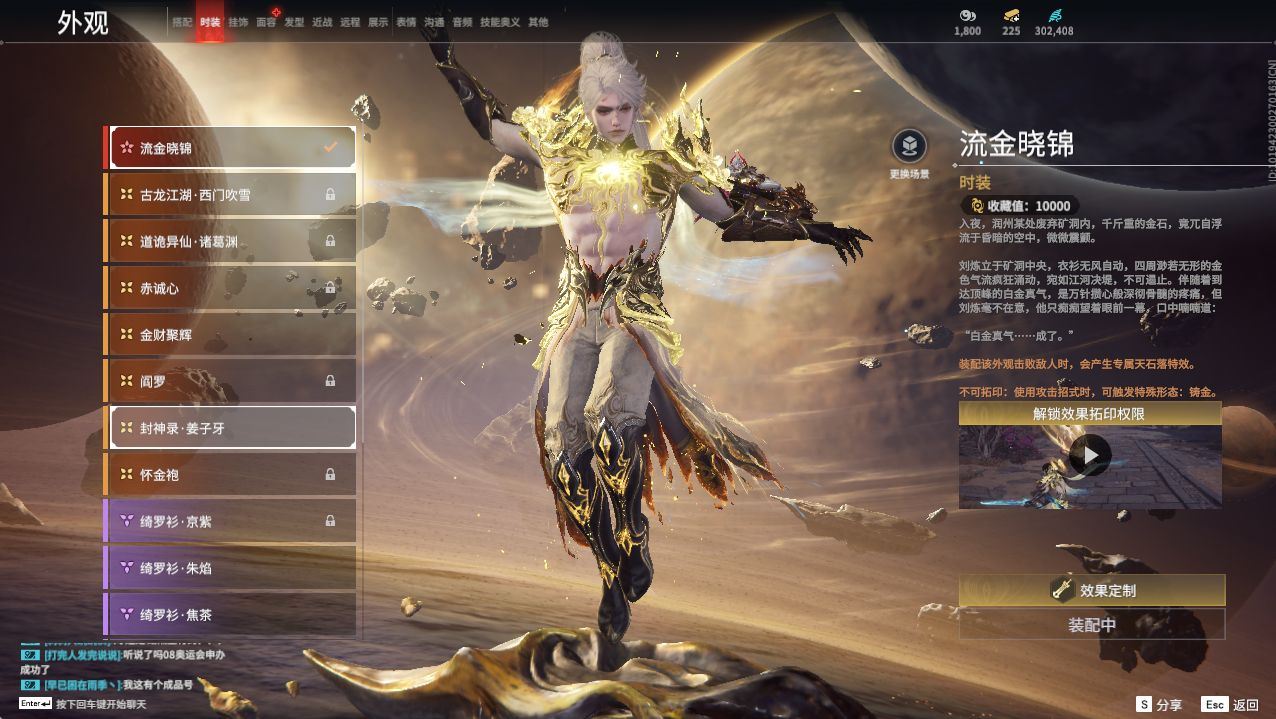
Task: Select the 金财聚辉 outfit
Action: point(231,335)
